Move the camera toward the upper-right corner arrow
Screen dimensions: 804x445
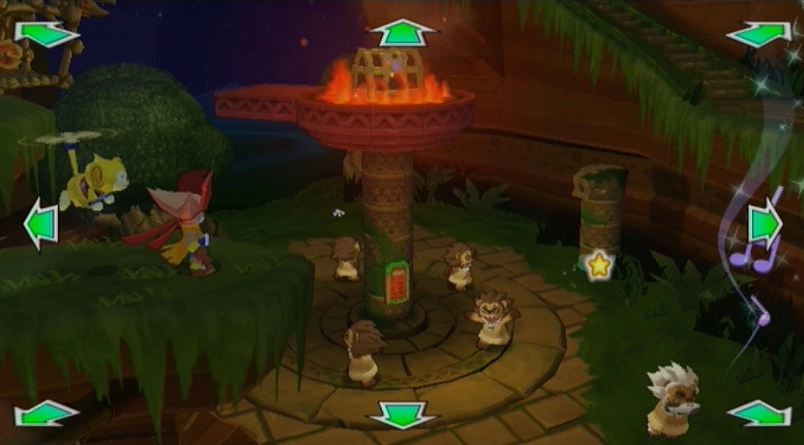click(x=759, y=34)
